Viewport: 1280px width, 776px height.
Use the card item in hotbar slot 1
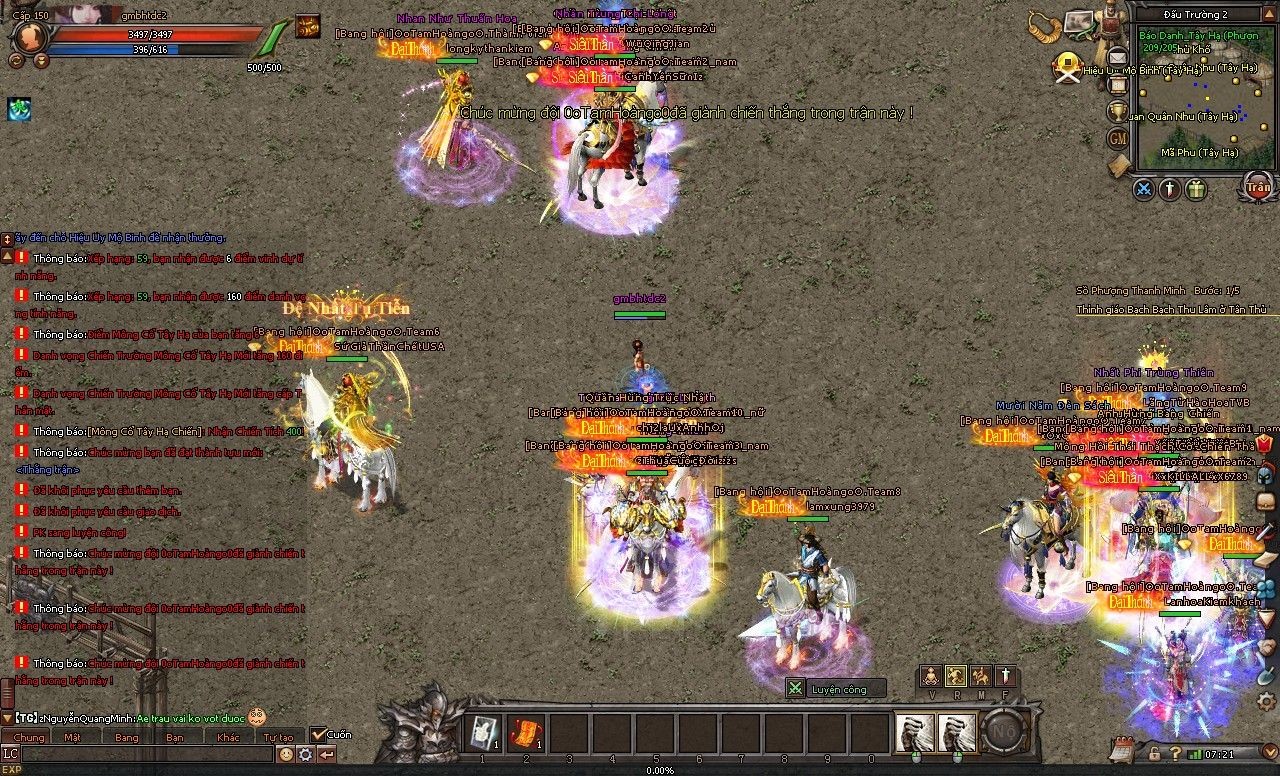pyautogui.click(x=482, y=733)
